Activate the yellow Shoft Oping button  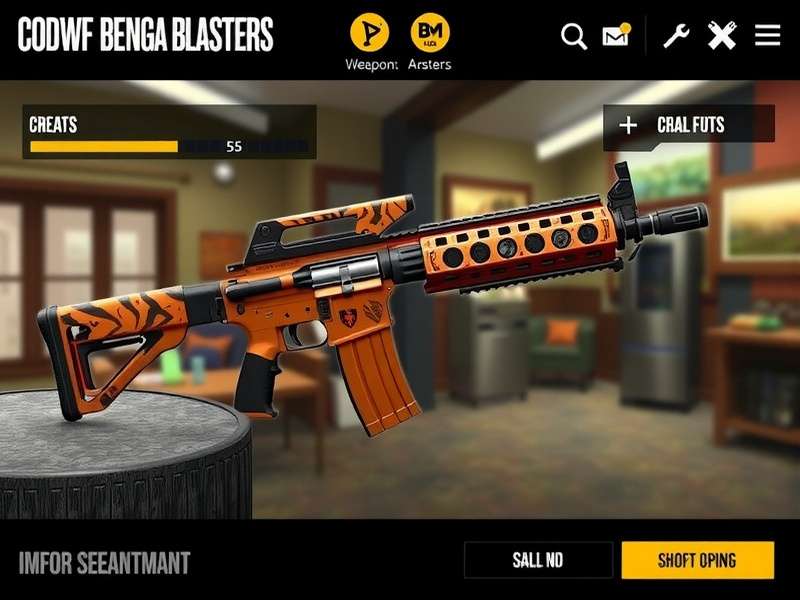pyautogui.click(x=697, y=560)
